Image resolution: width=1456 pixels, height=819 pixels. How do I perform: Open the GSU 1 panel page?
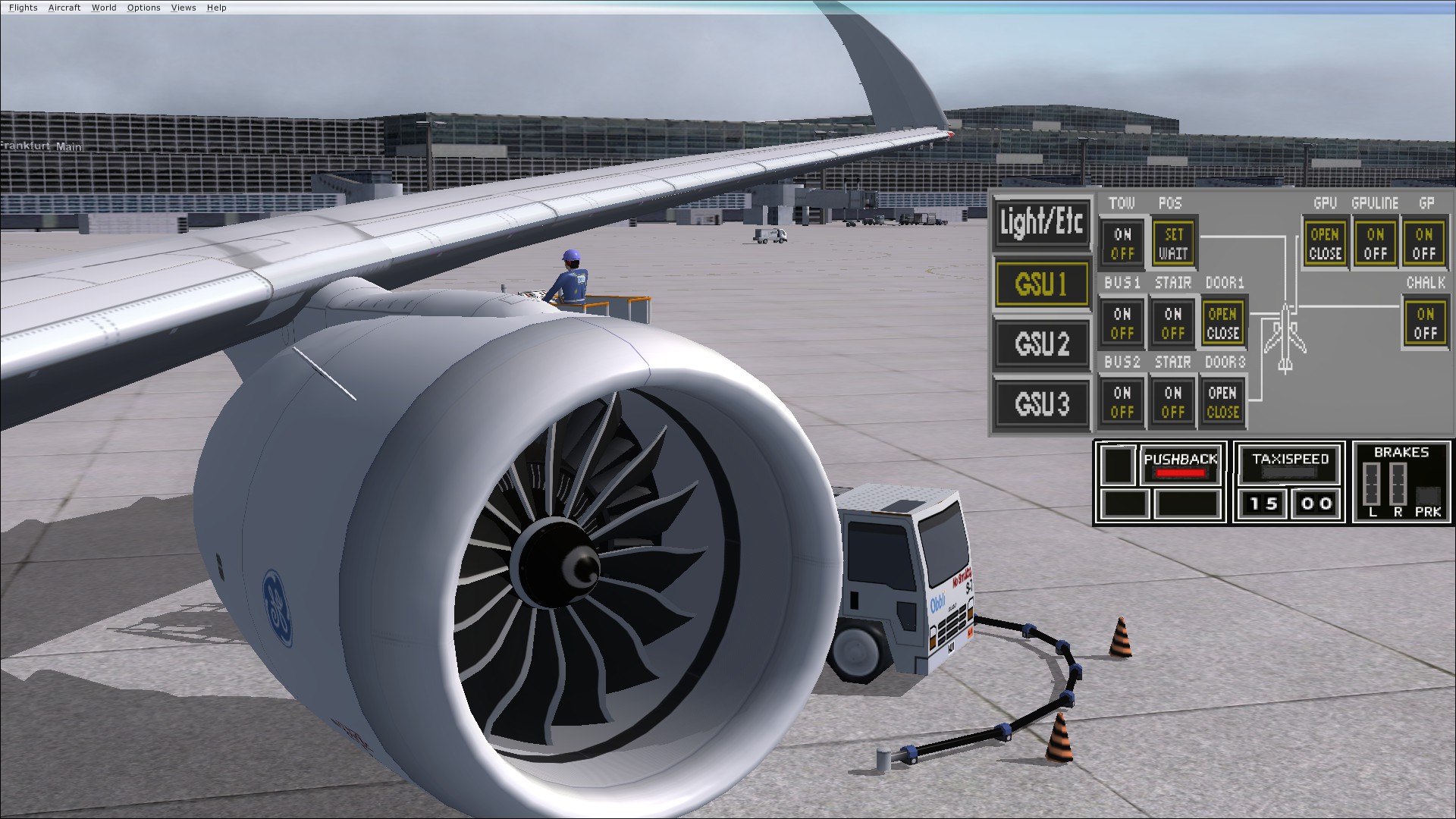click(x=1042, y=284)
